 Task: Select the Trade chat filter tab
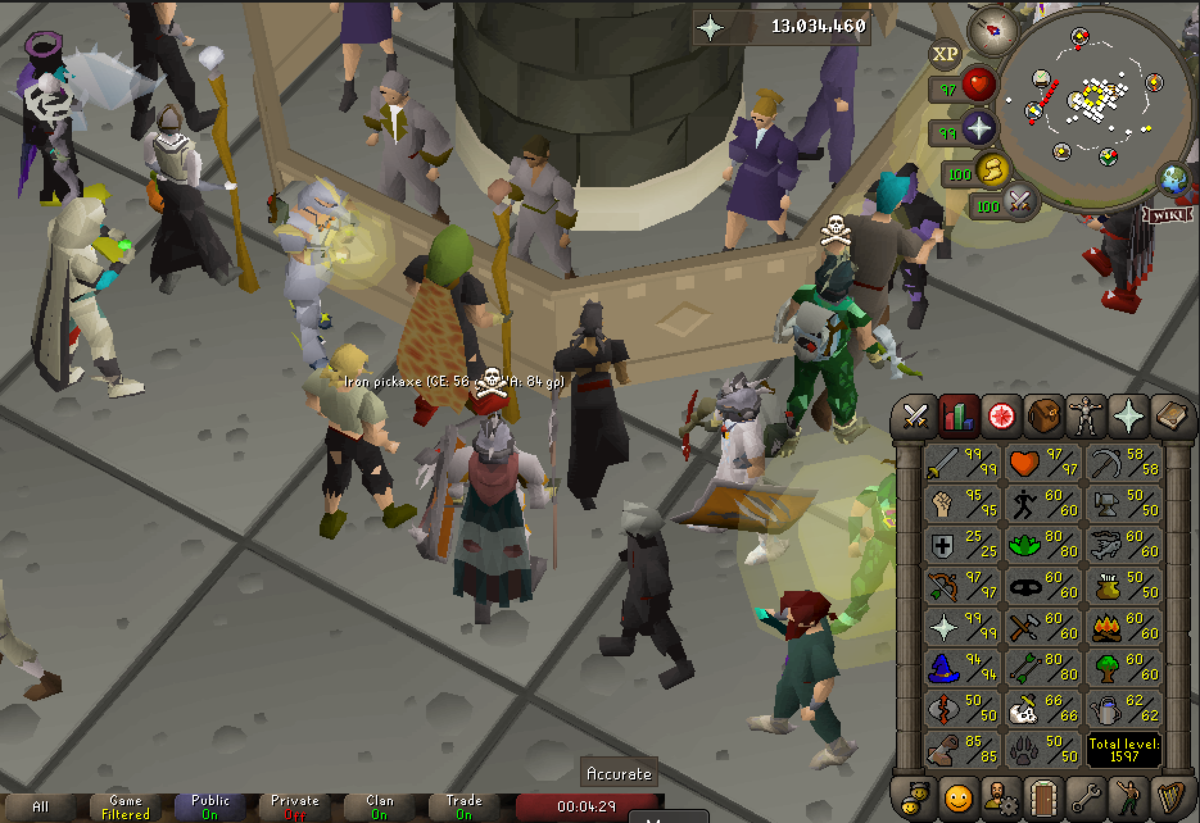(x=464, y=807)
